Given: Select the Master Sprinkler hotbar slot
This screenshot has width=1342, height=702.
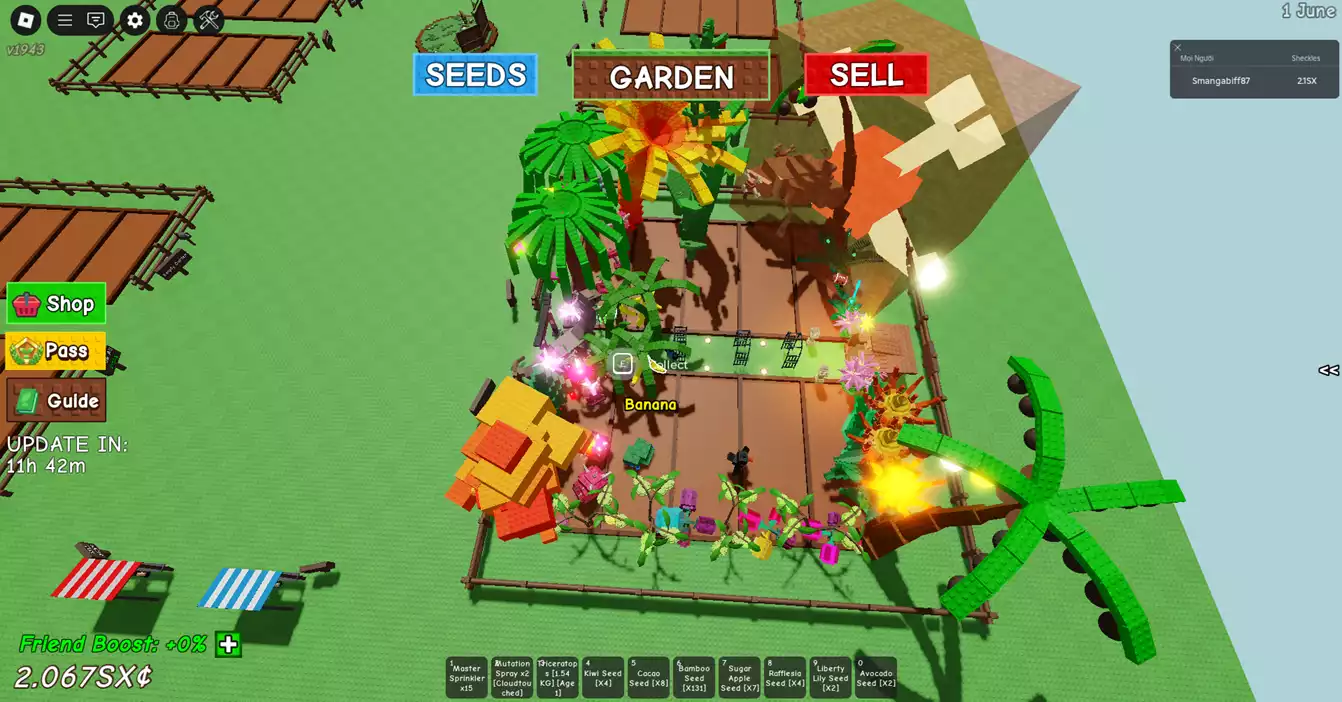Looking at the screenshot, I should pos(466,677).
